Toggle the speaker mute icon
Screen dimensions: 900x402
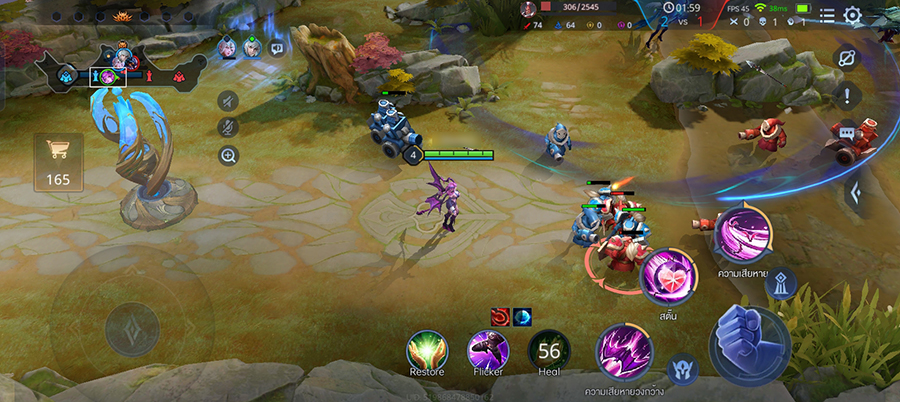(228, 100)
